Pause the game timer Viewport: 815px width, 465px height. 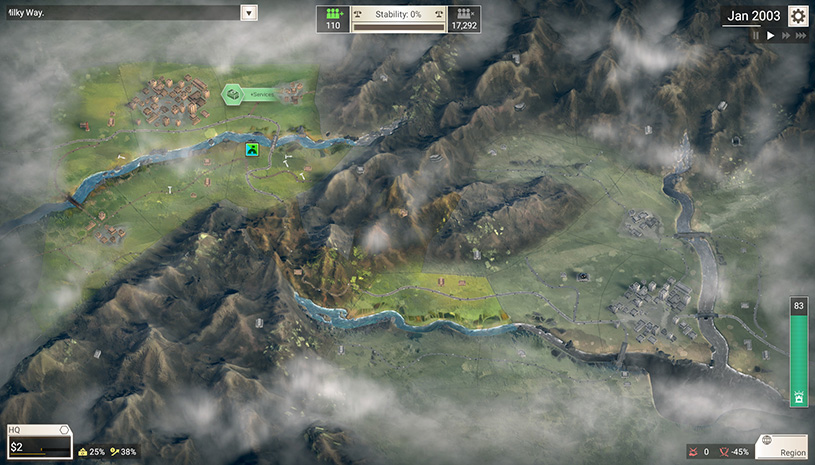coord(756,36)
